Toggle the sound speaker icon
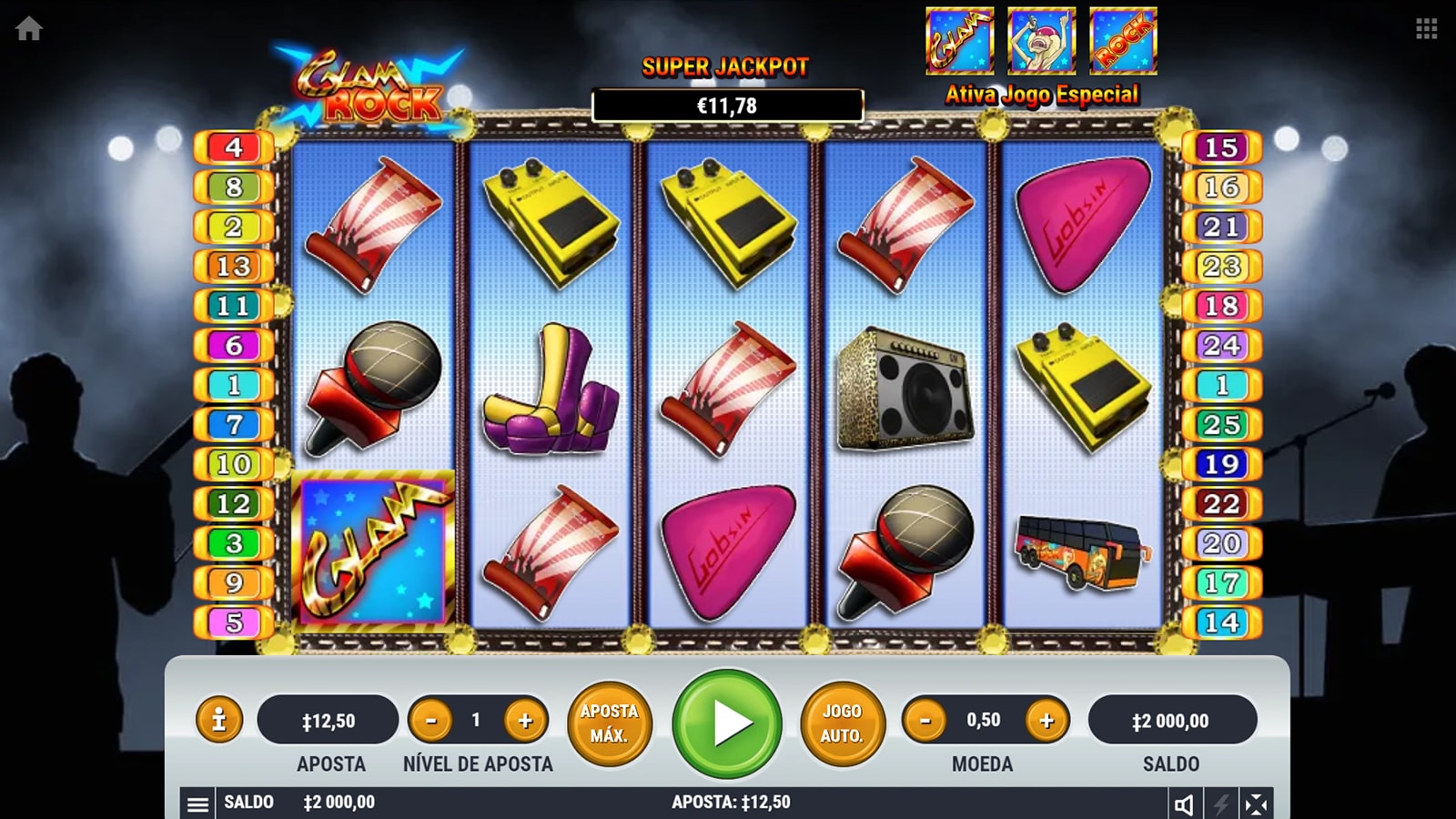This screenshot has height=819, width=1456. (1184, 804)
